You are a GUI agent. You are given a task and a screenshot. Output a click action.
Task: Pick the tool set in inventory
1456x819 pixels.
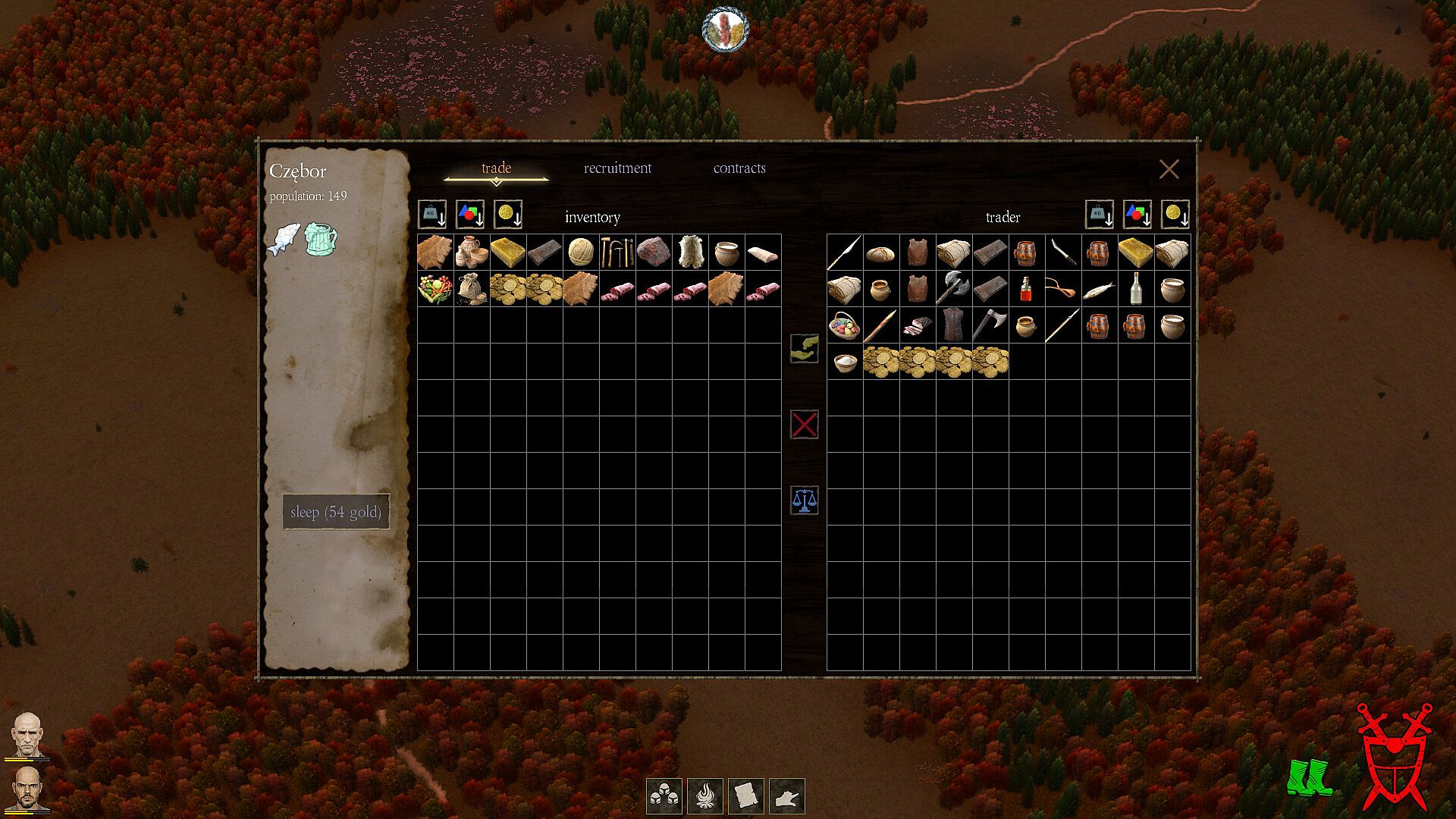pos(617,252)
